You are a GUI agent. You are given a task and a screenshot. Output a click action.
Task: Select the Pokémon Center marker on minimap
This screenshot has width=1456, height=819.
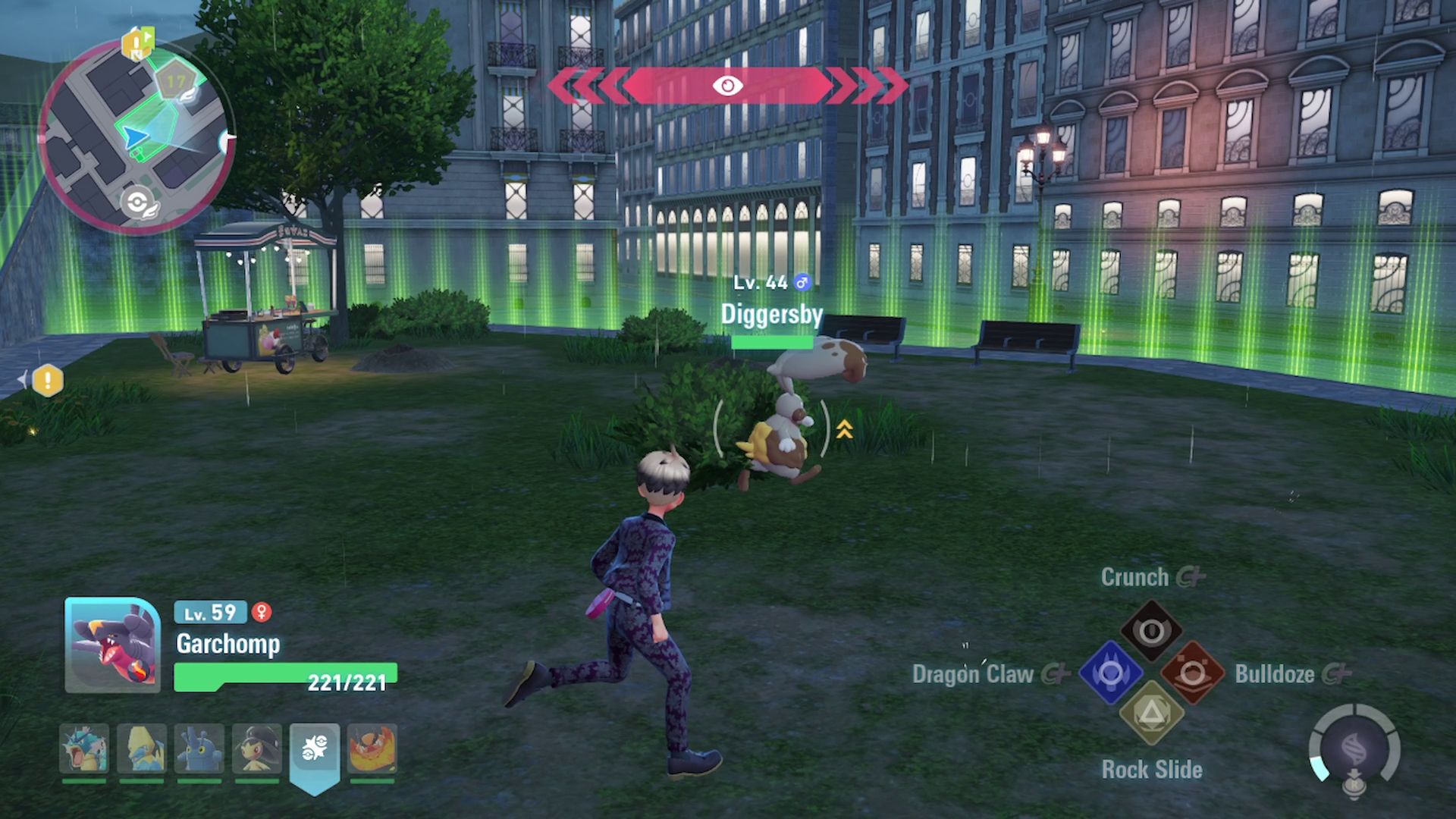click(x=136, y=203)
